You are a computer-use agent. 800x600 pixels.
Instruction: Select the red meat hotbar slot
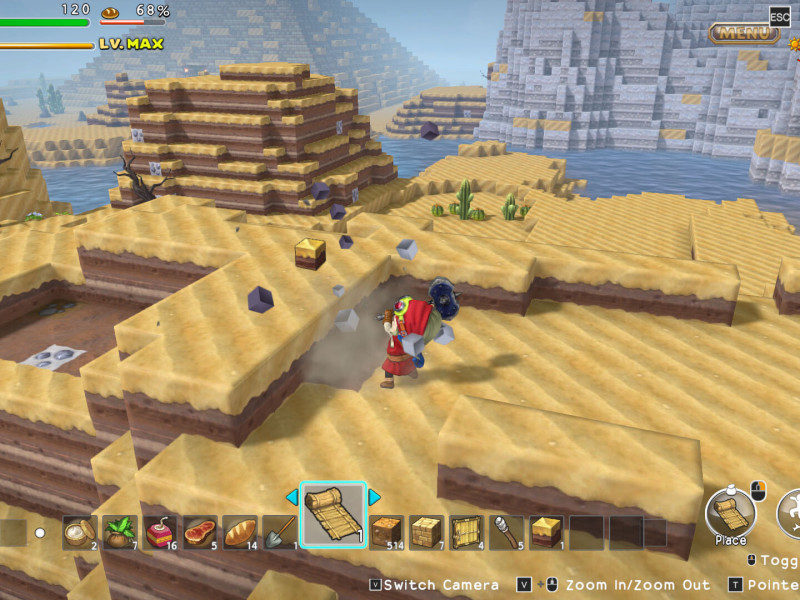(200, 531)
